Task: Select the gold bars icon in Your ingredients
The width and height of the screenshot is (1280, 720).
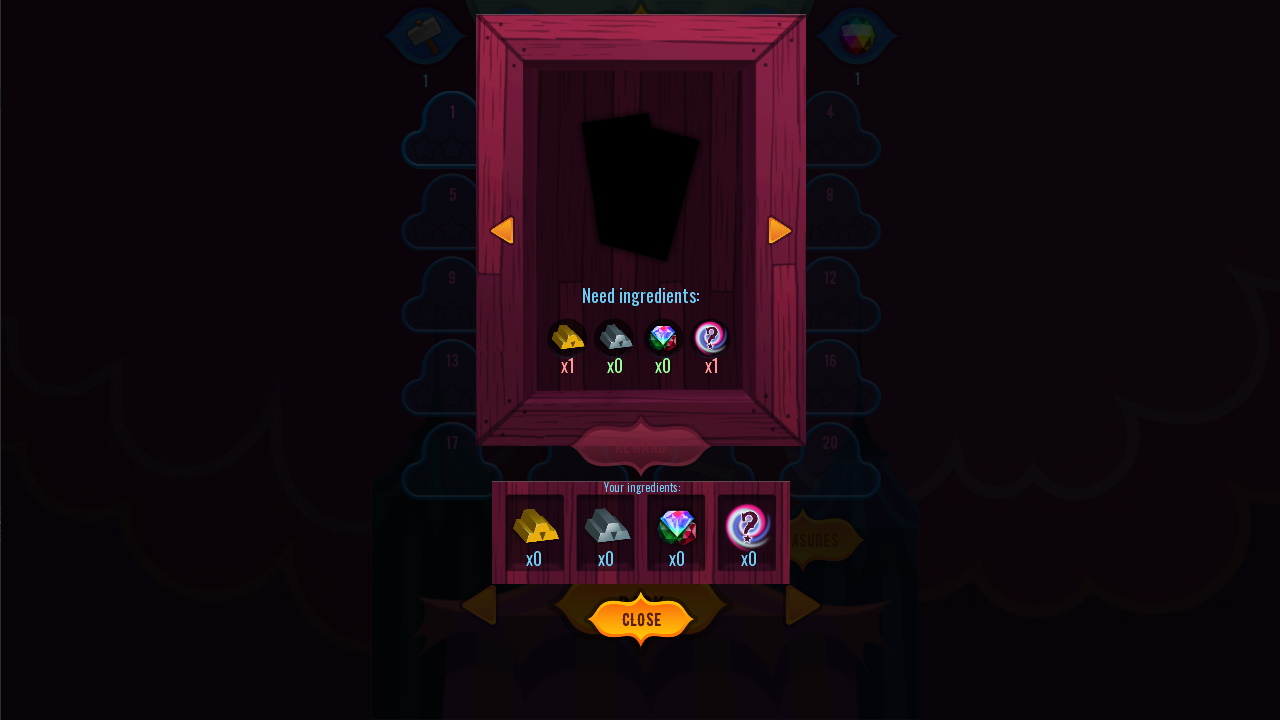Action: pyautogui.click(x=533, y=528)
